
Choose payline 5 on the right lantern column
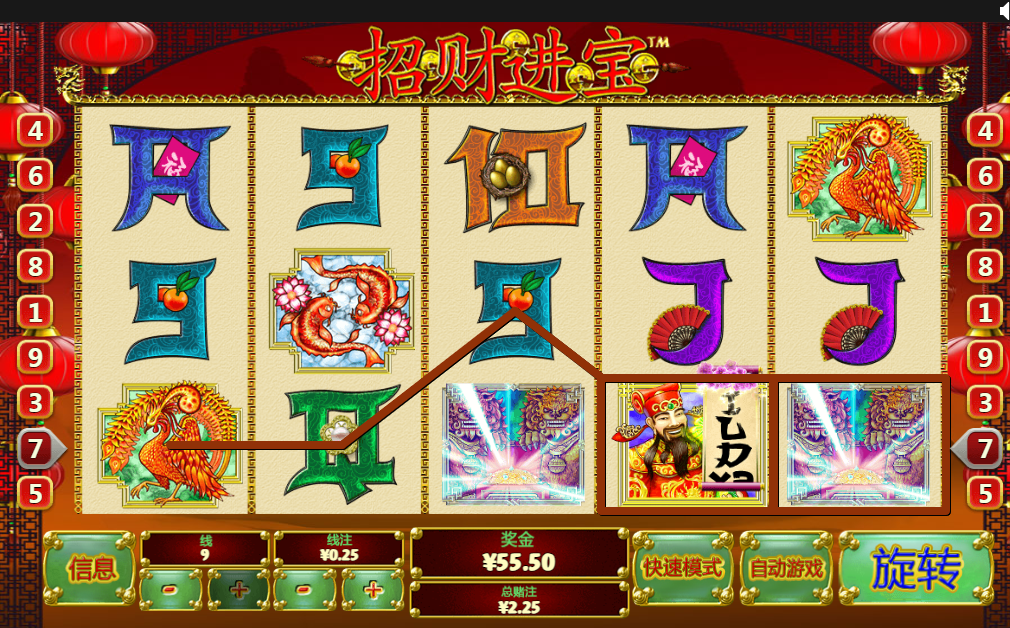(x=984, y=493)
